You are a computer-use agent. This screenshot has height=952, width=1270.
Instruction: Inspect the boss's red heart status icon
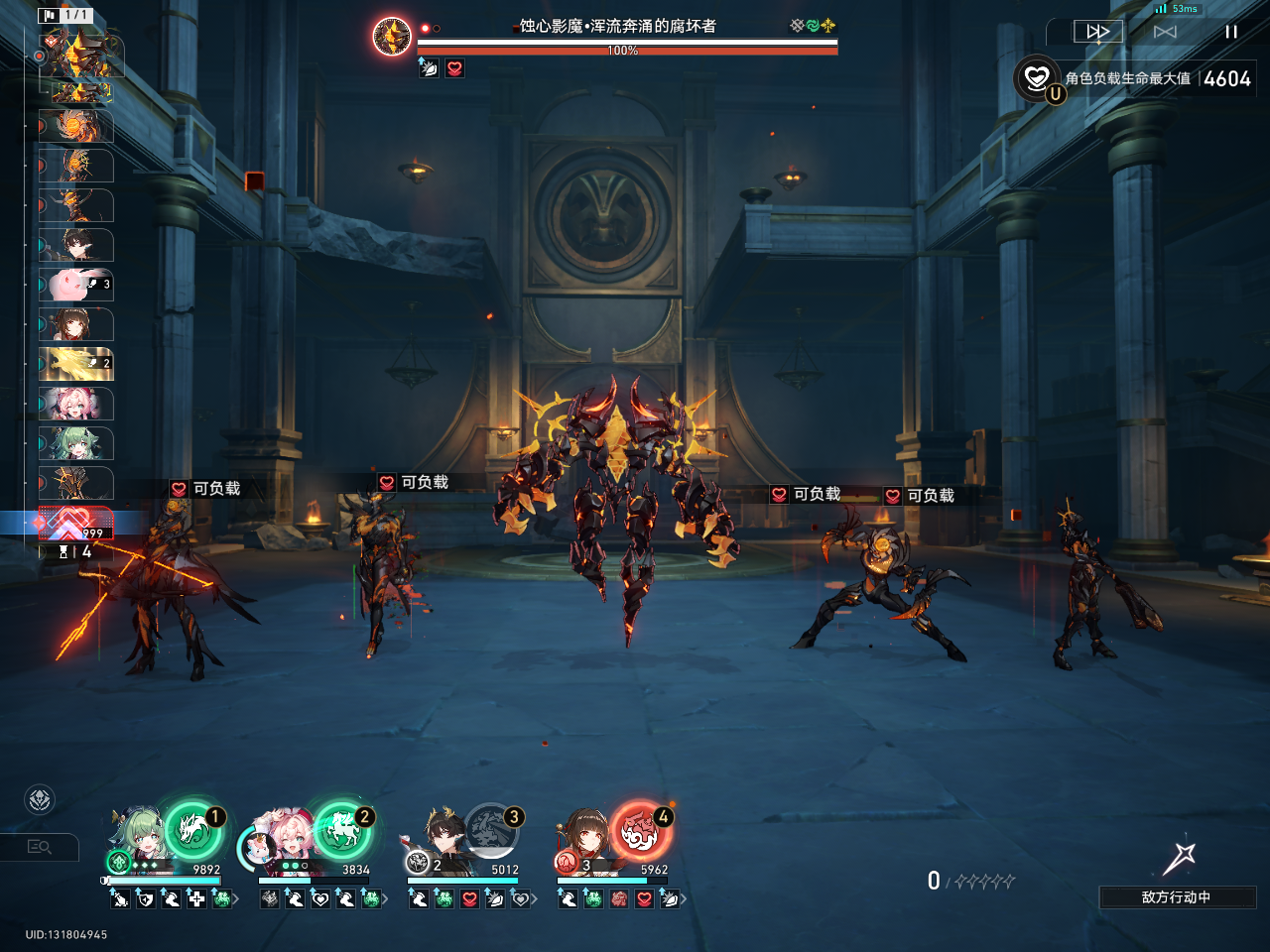point(454,68)
